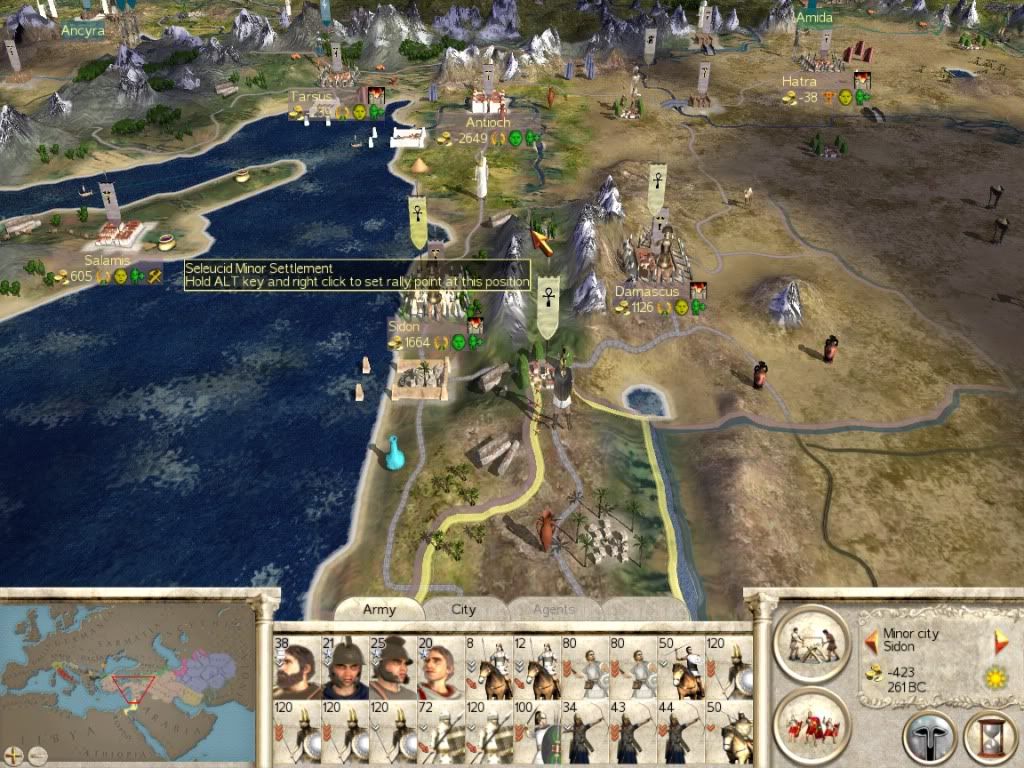The image size is (1024, 768).
Task: Select the green-shield unit card with 100 men
Action: coord(537,732)
